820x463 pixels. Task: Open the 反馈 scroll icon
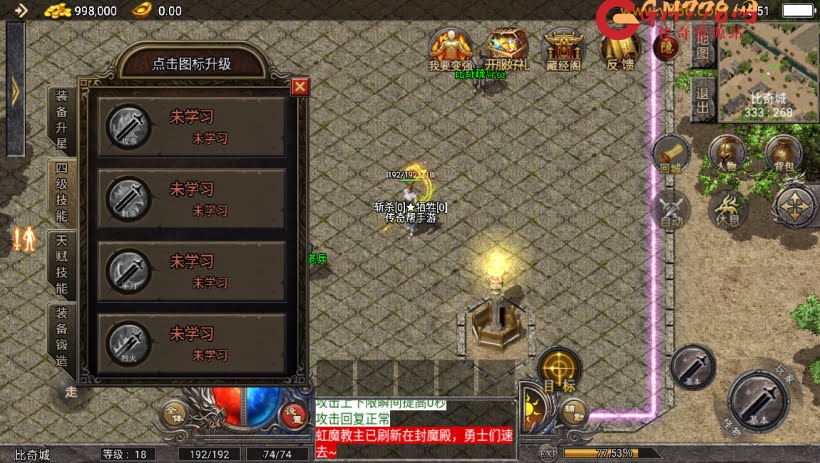620,48
